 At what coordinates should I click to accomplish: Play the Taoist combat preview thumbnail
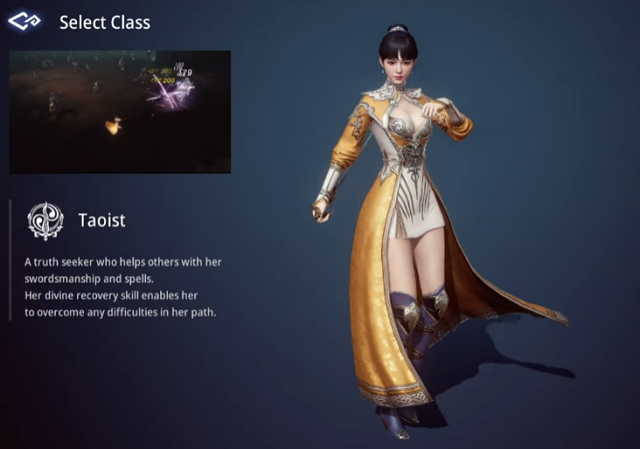tap(120, 112)
